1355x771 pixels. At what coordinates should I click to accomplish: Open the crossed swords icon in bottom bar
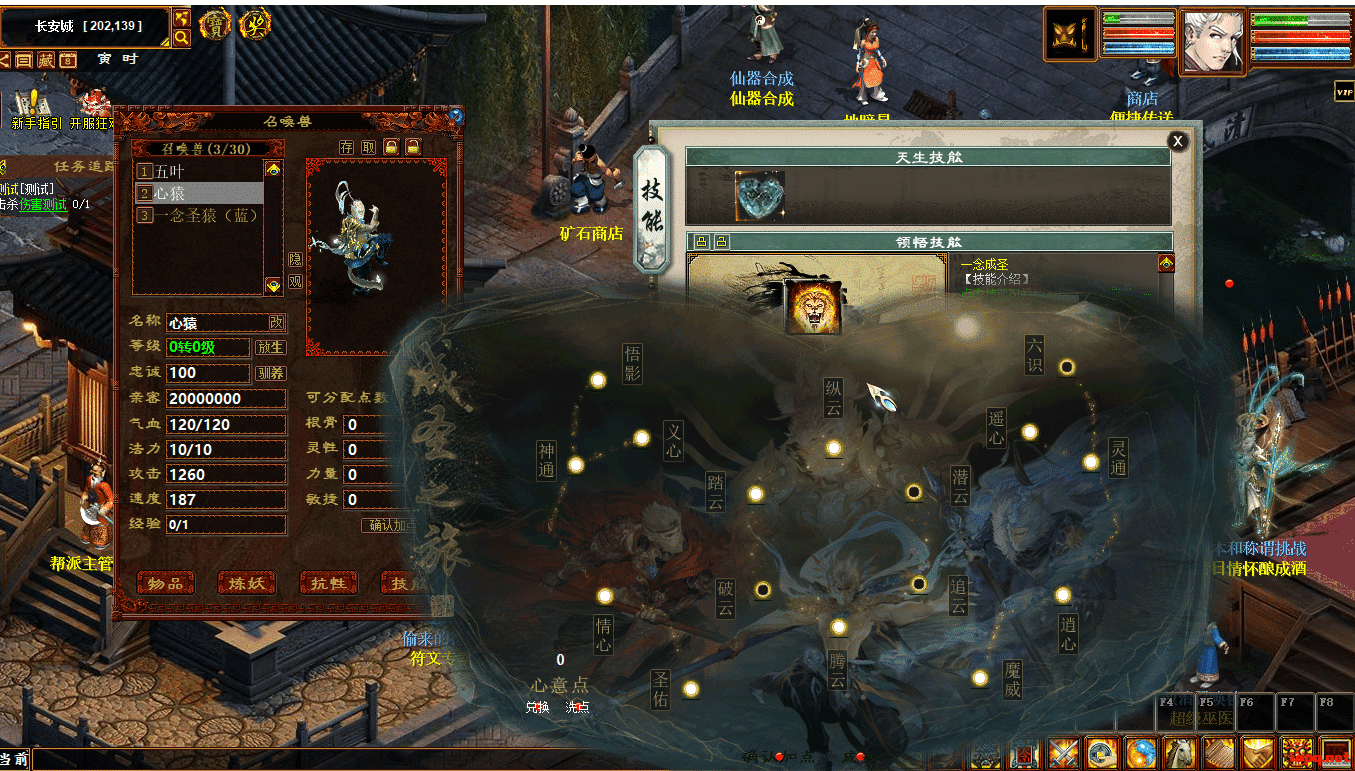1063,752
